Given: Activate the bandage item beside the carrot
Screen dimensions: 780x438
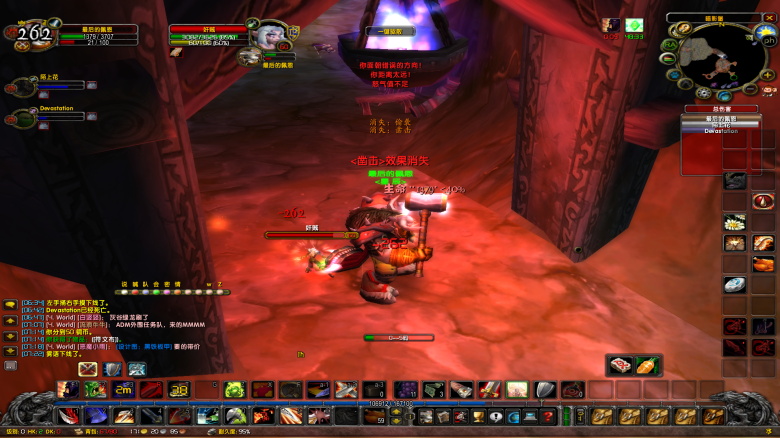Looking at the screenshot, I should coord(621,365).
